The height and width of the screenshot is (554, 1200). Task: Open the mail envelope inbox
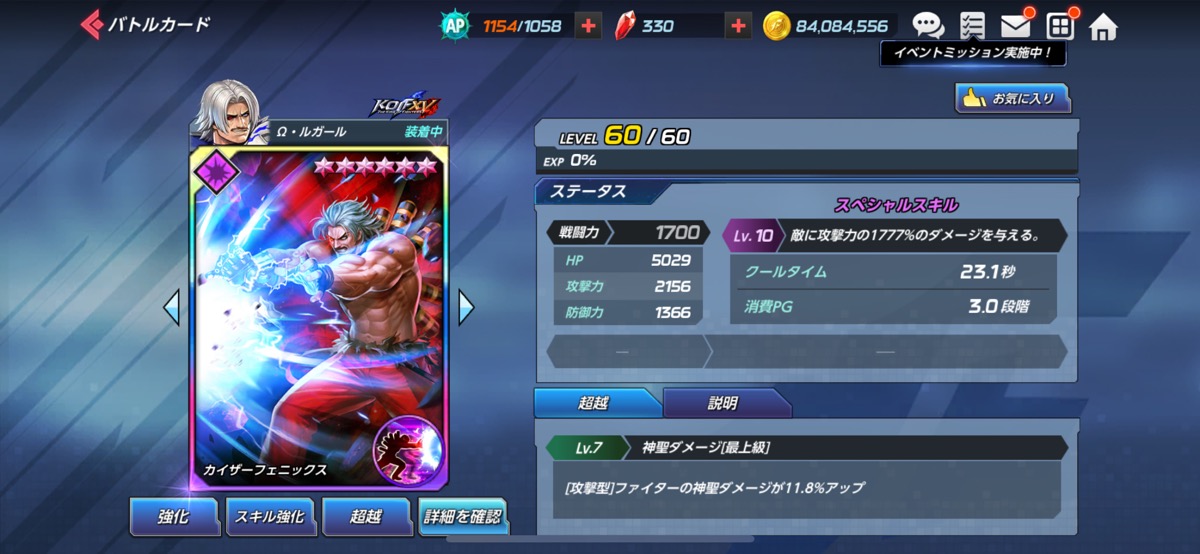pyautogui.click(x=1015, y=25)
